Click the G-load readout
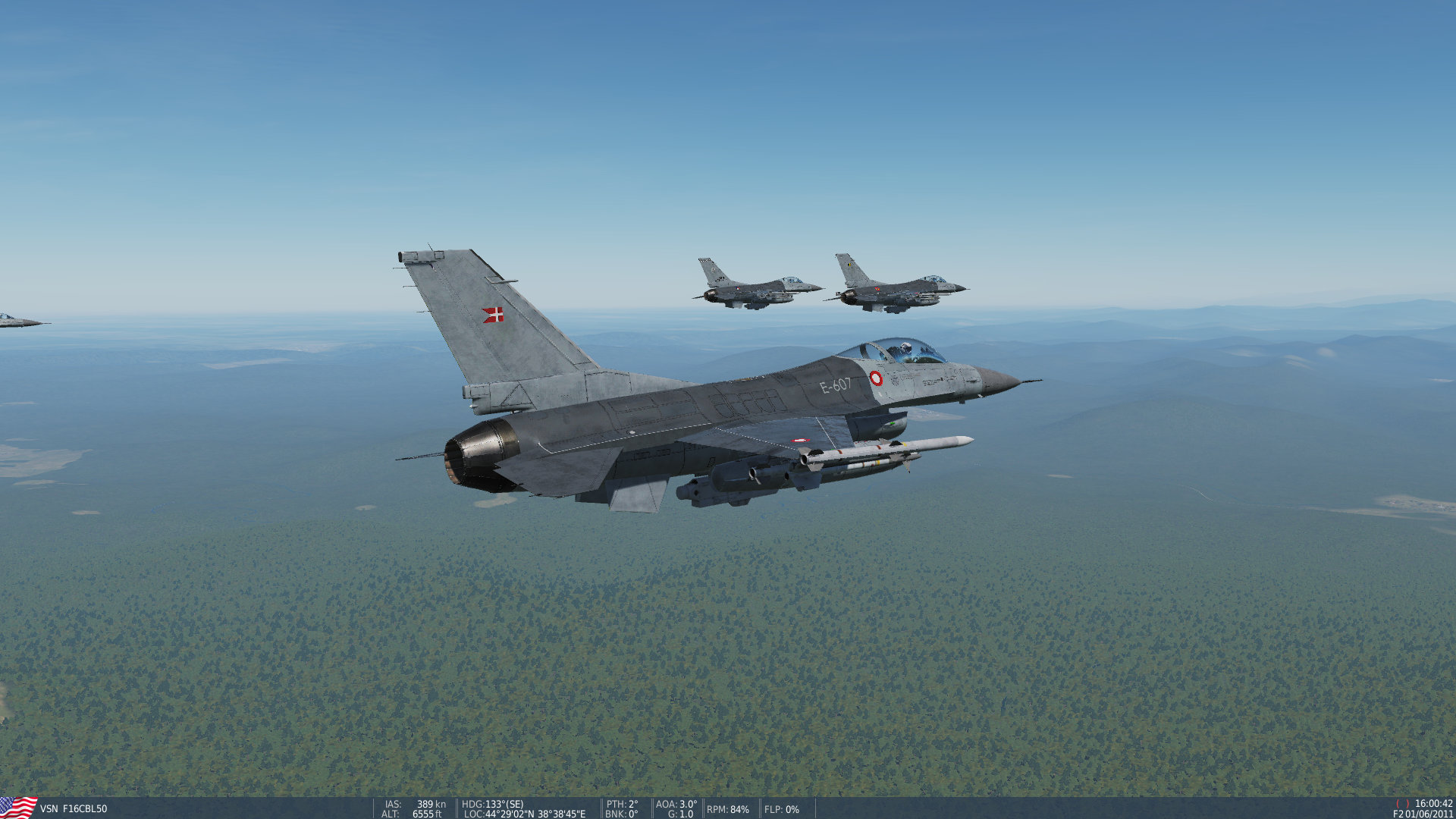 679,814
